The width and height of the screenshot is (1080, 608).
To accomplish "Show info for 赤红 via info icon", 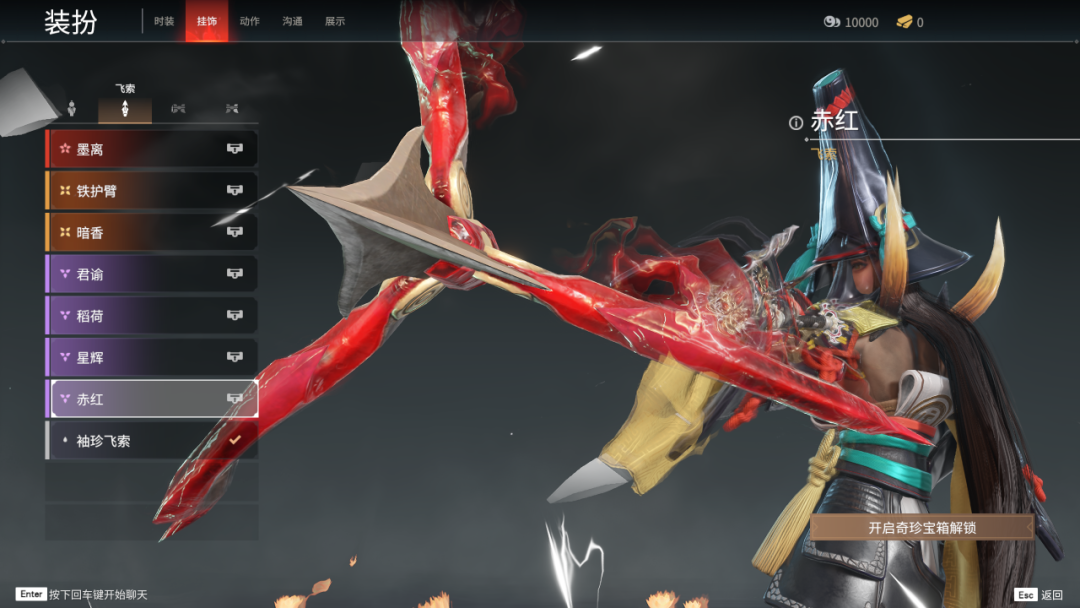I will pos(796,123).
